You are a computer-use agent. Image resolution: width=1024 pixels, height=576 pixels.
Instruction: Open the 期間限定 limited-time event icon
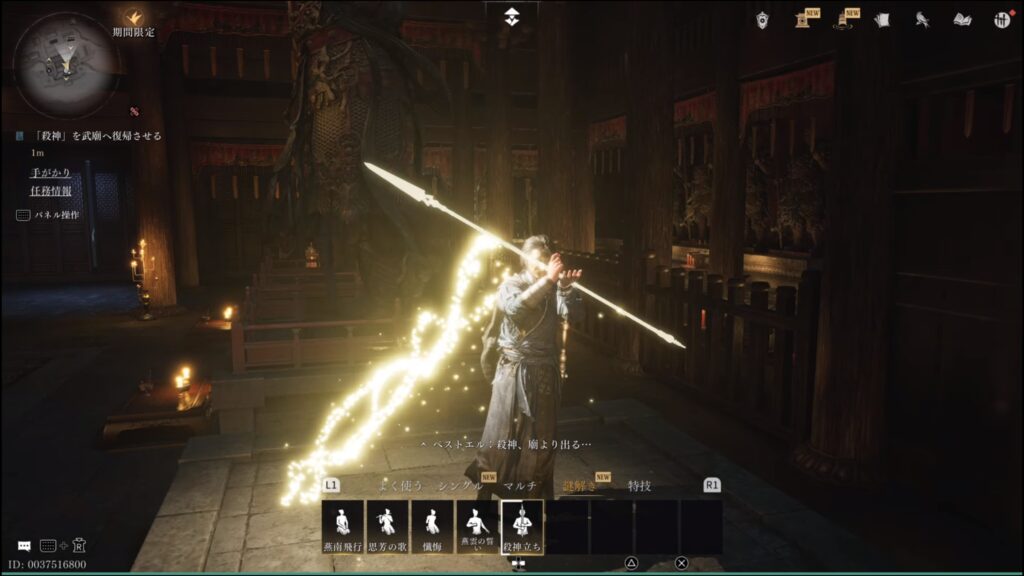133,18
